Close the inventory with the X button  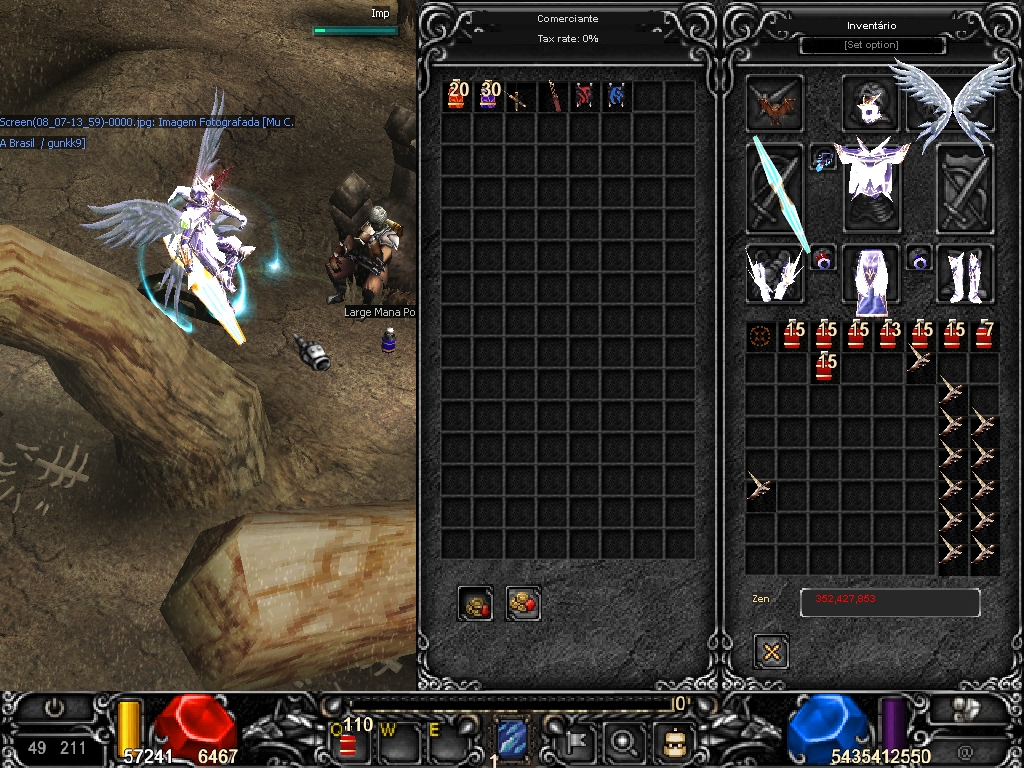pyautogui.click(x=771, y=652)
